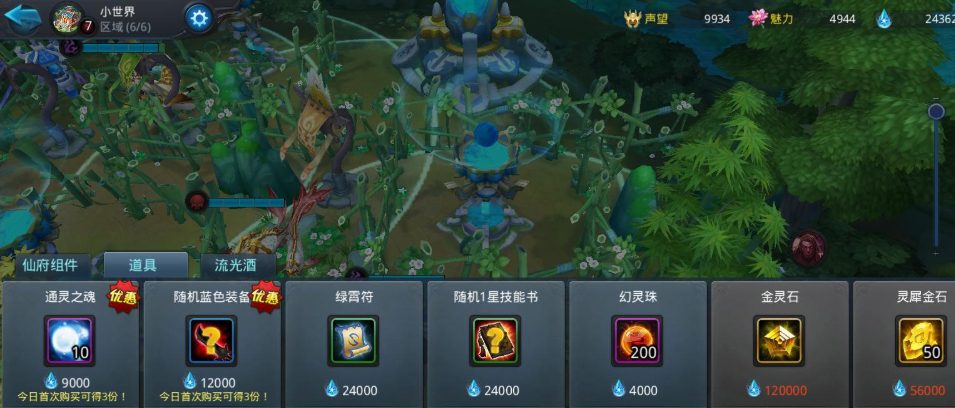Go back with the blue arrow button
The height and width of the screenshot is (408, 955).
point(22,18)
